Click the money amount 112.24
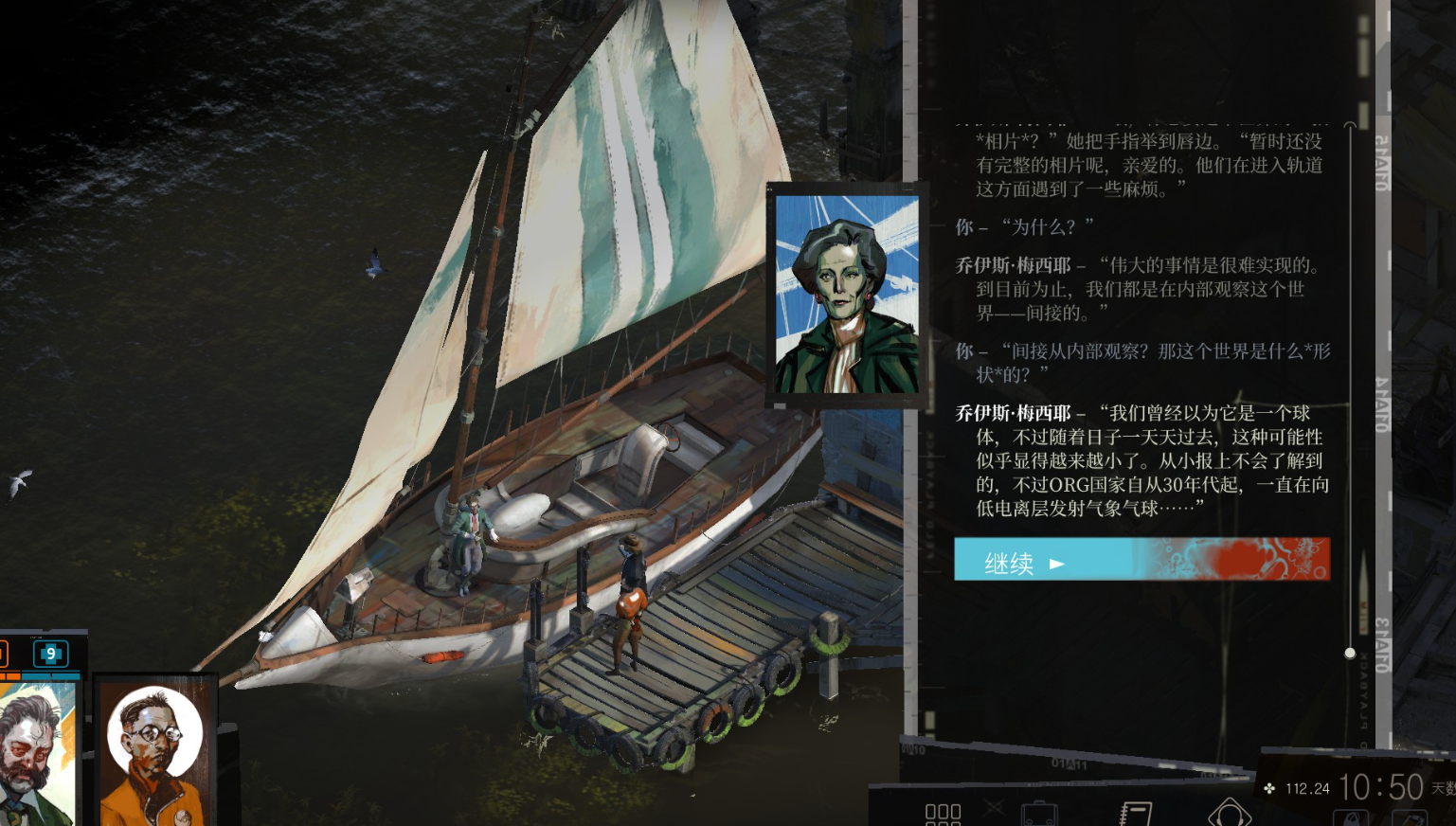1456x826 pixels. tap(1309, 788)
